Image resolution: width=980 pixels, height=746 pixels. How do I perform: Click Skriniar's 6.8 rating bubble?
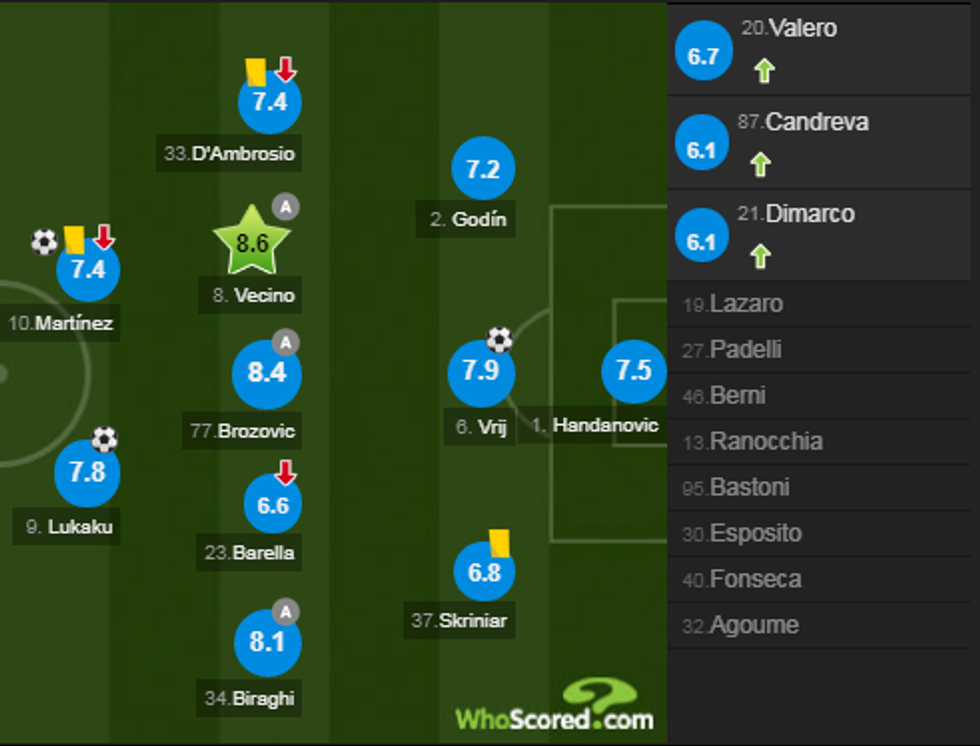[484, 573]
